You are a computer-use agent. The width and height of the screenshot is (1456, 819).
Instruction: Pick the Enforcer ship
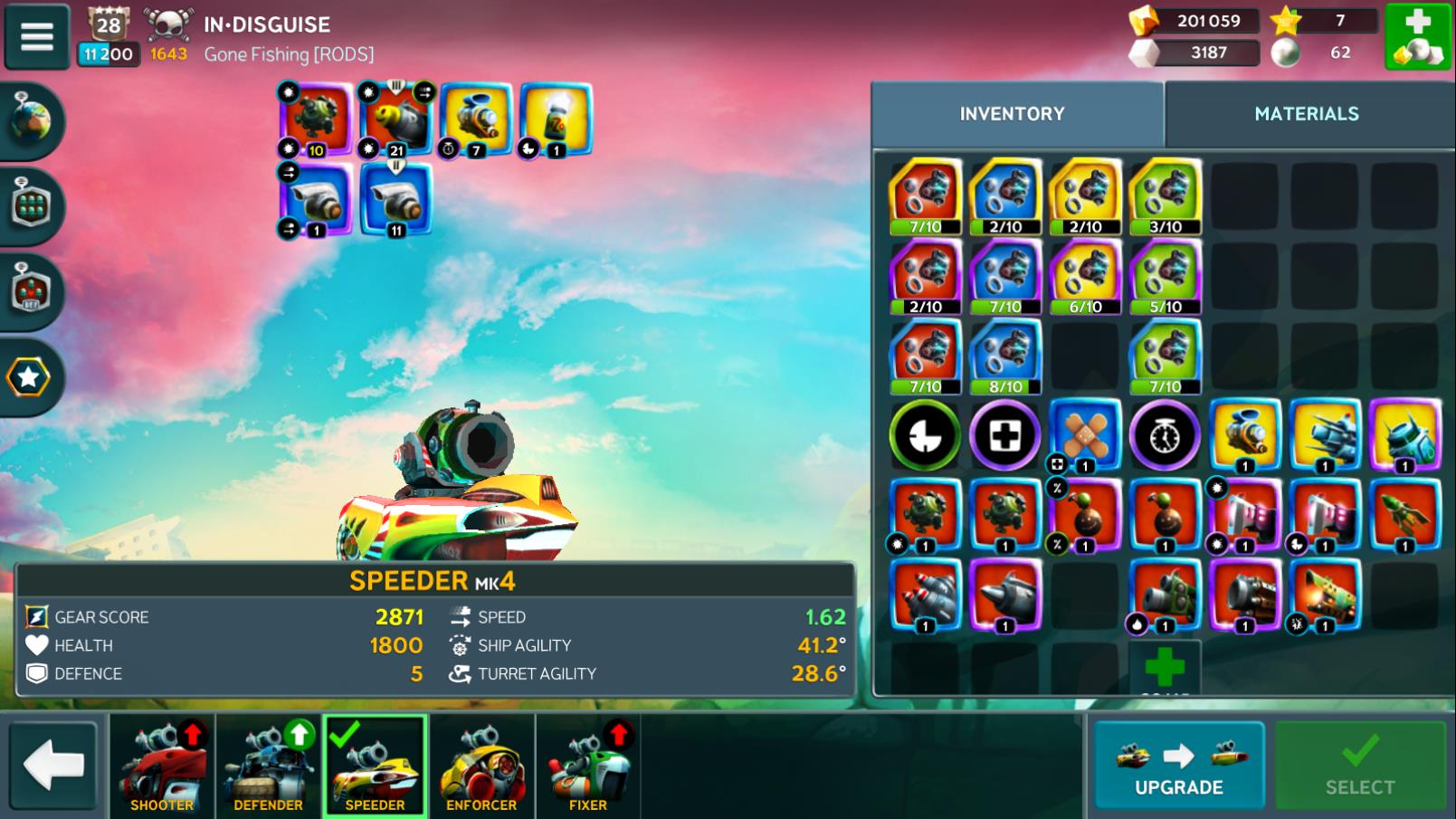[x=481, y=767]
